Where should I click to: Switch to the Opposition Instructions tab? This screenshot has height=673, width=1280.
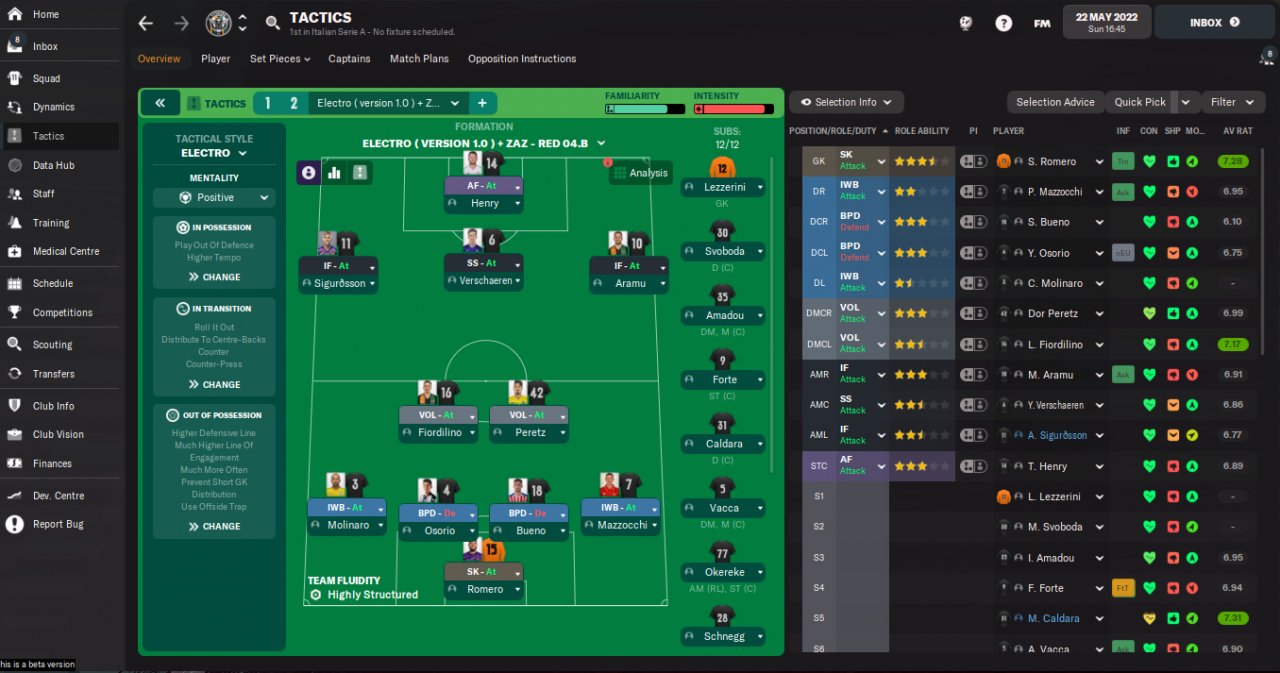point(521,59)
